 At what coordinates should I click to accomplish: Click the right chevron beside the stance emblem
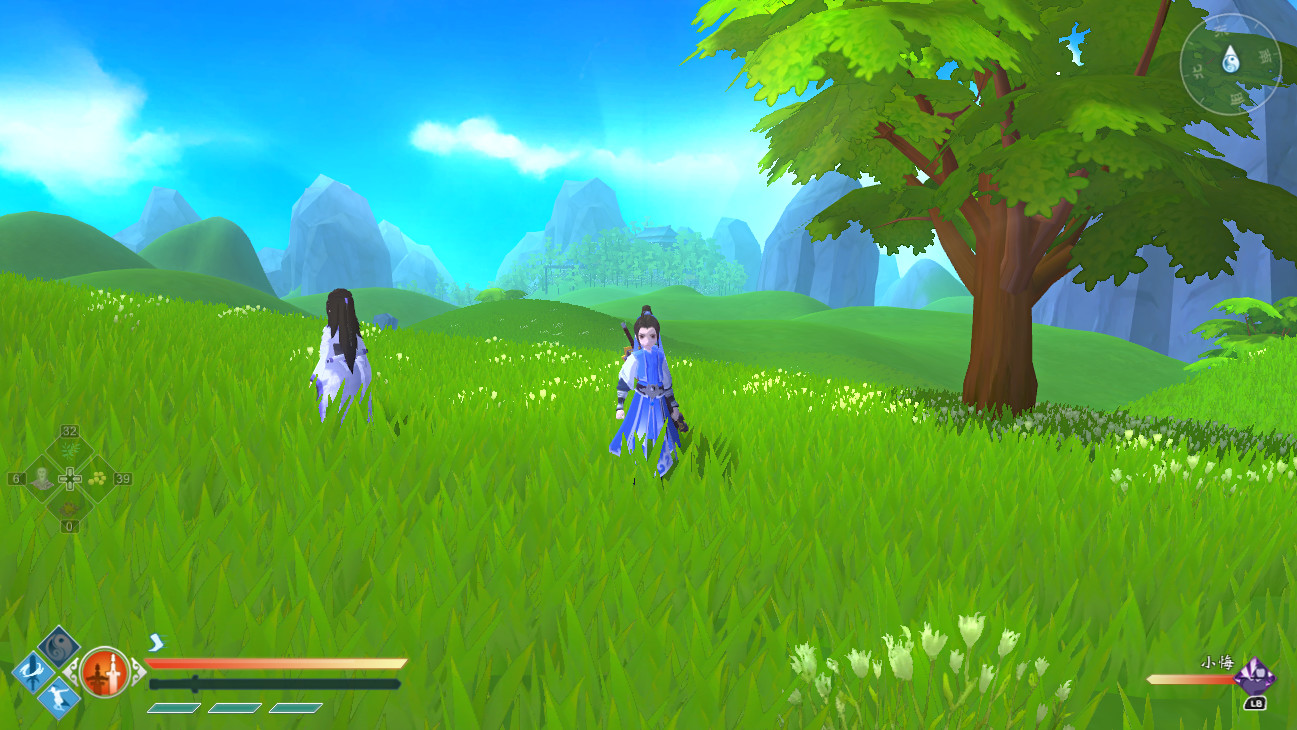pos(138,671)
